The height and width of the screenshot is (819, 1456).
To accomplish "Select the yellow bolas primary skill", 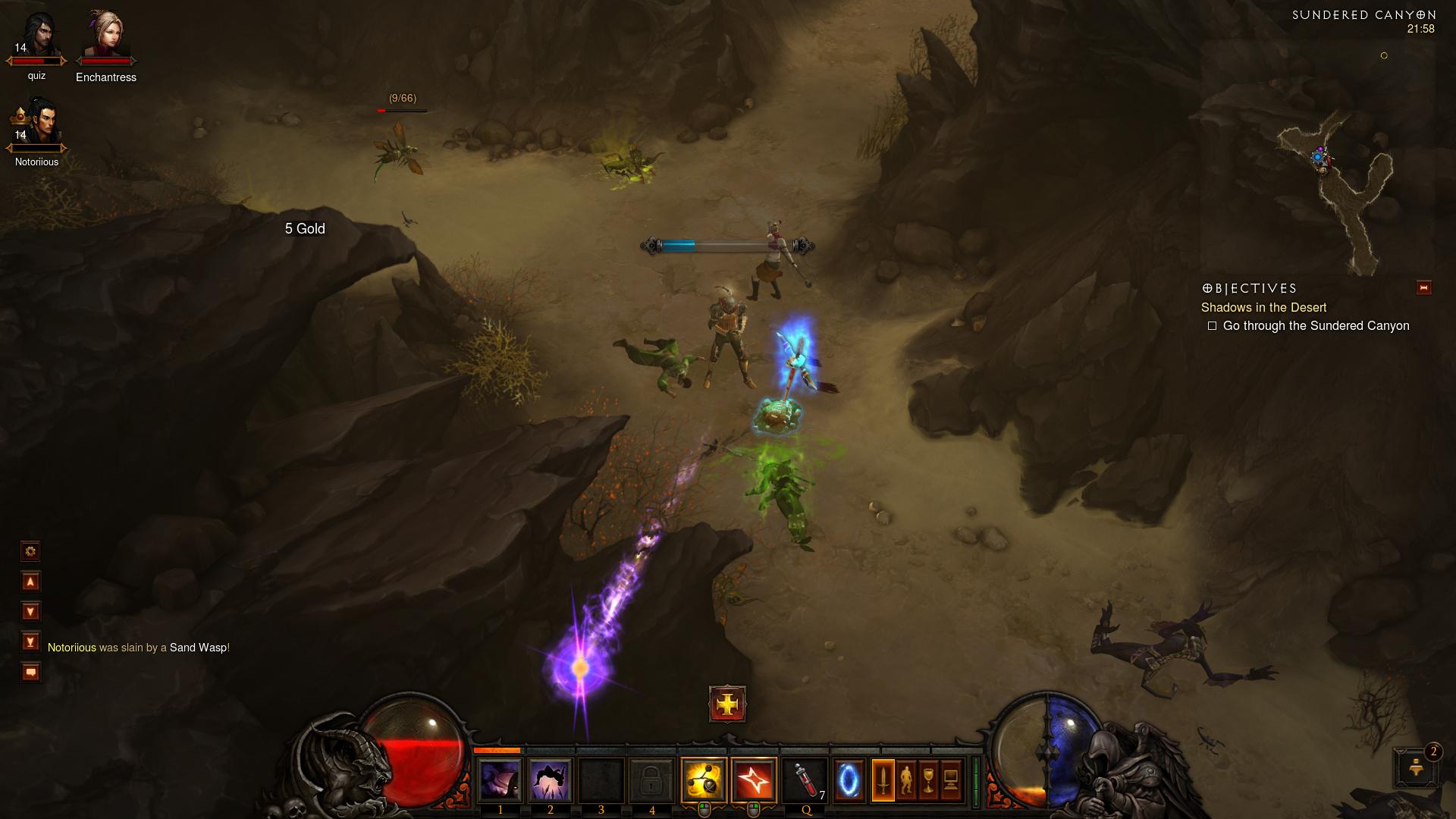I will point(703,780).
